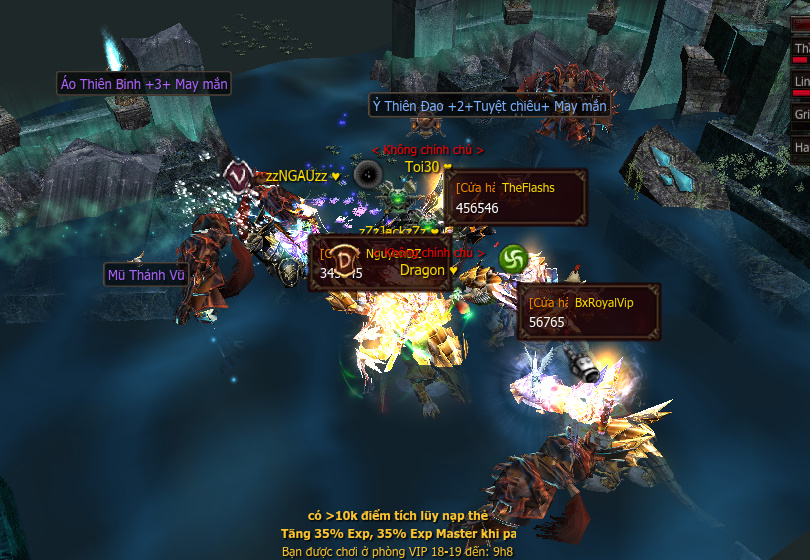The width and height of the screenshot is (810, 560).
Task: Click the Ý Thiên Đao +2 drop label
Action: [489, 106]
